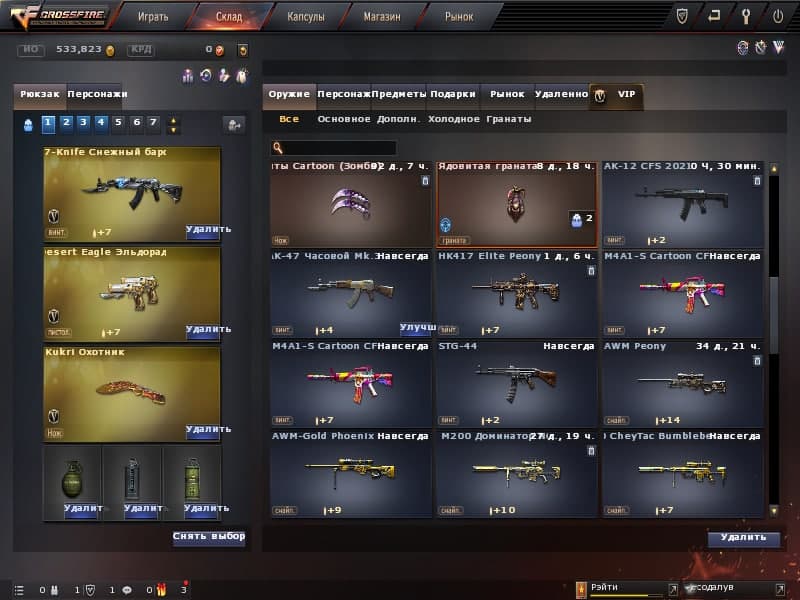800x600 pixels.
Task: Open the Подарки tab
Action: coord(453,94)
